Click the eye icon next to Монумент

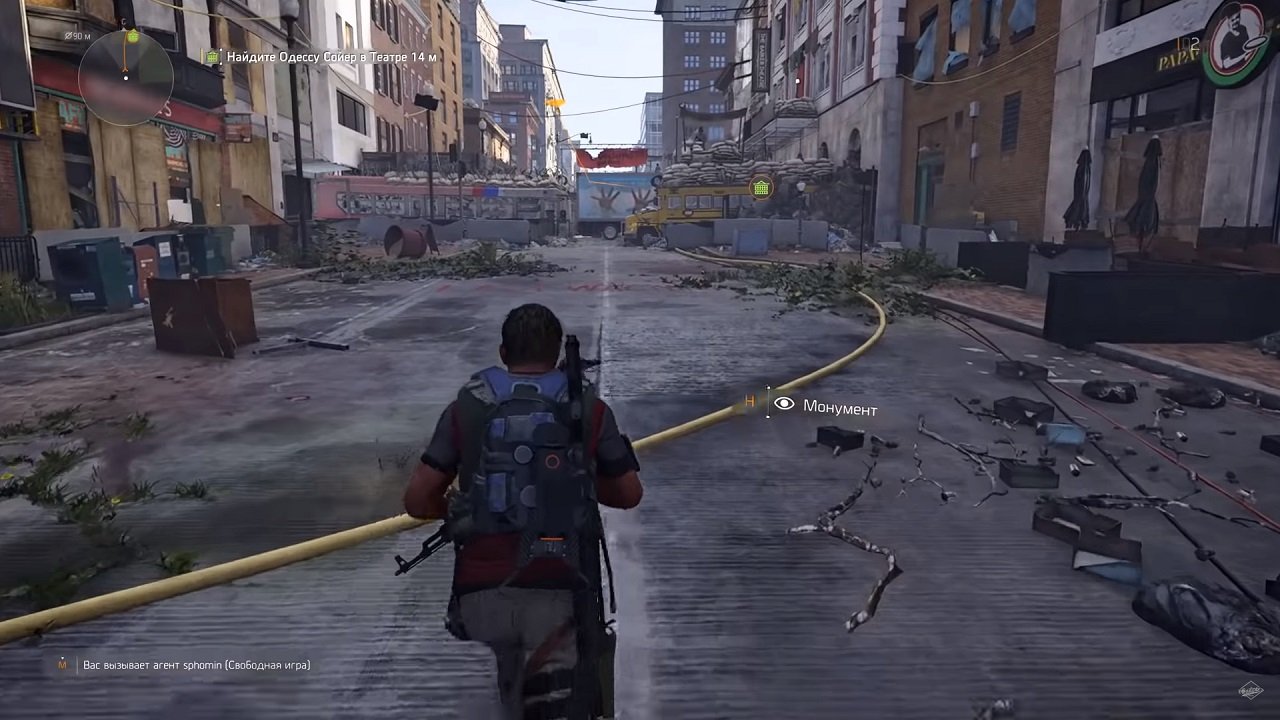point(782,404)
